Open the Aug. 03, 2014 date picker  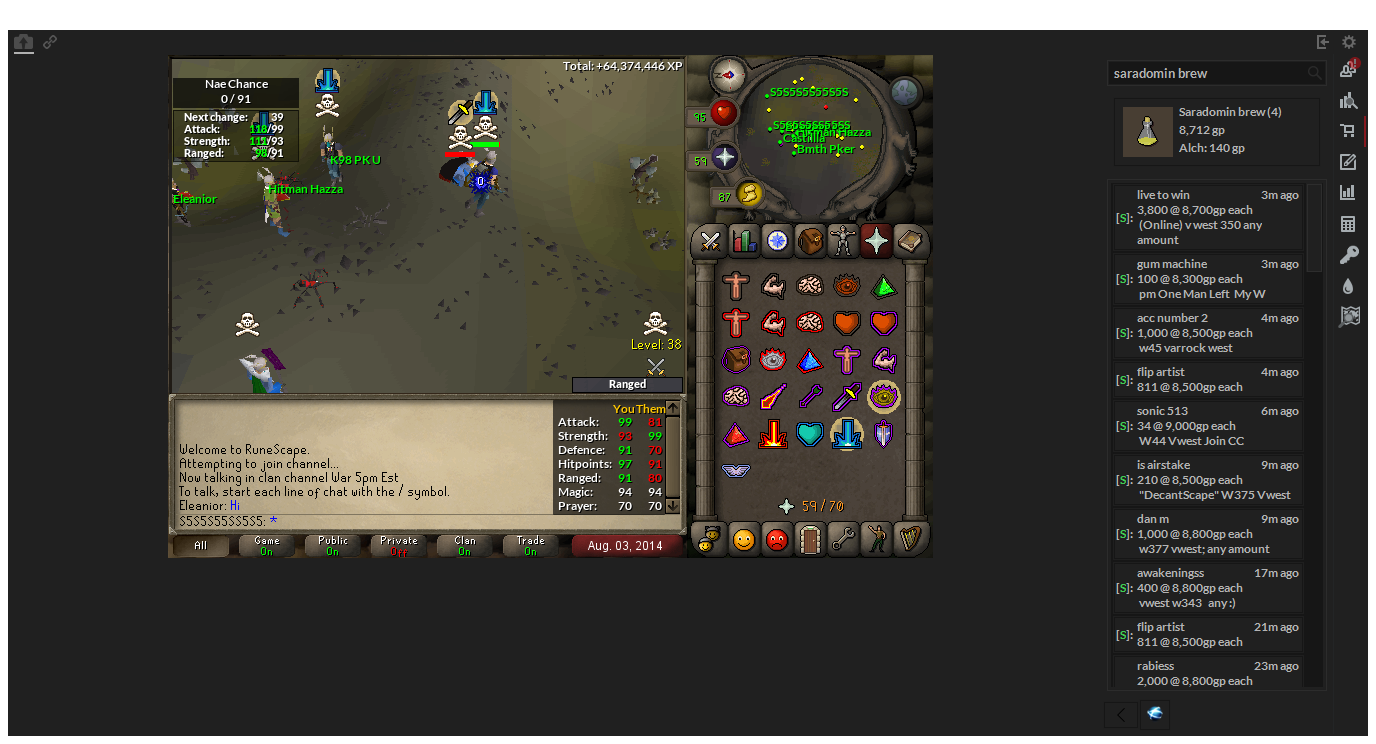627,545
